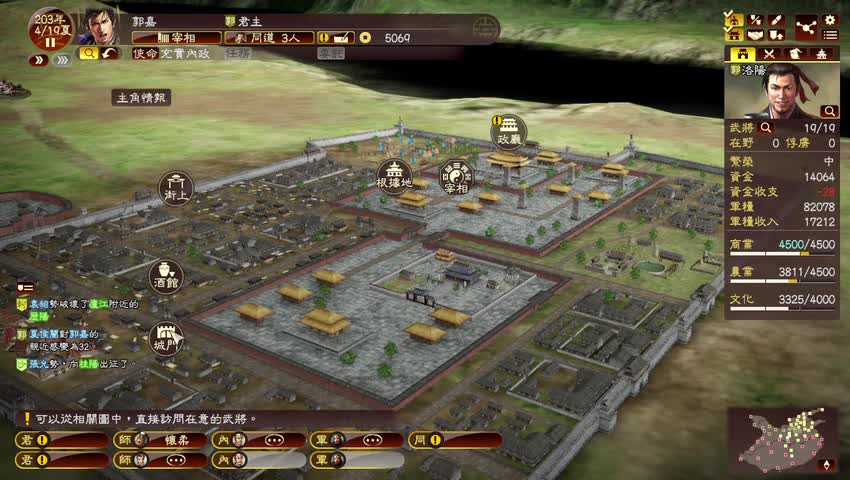Screen dimensions: 850x480
Task: Activate the fast-forward speed button
Action: coord(62,60)
